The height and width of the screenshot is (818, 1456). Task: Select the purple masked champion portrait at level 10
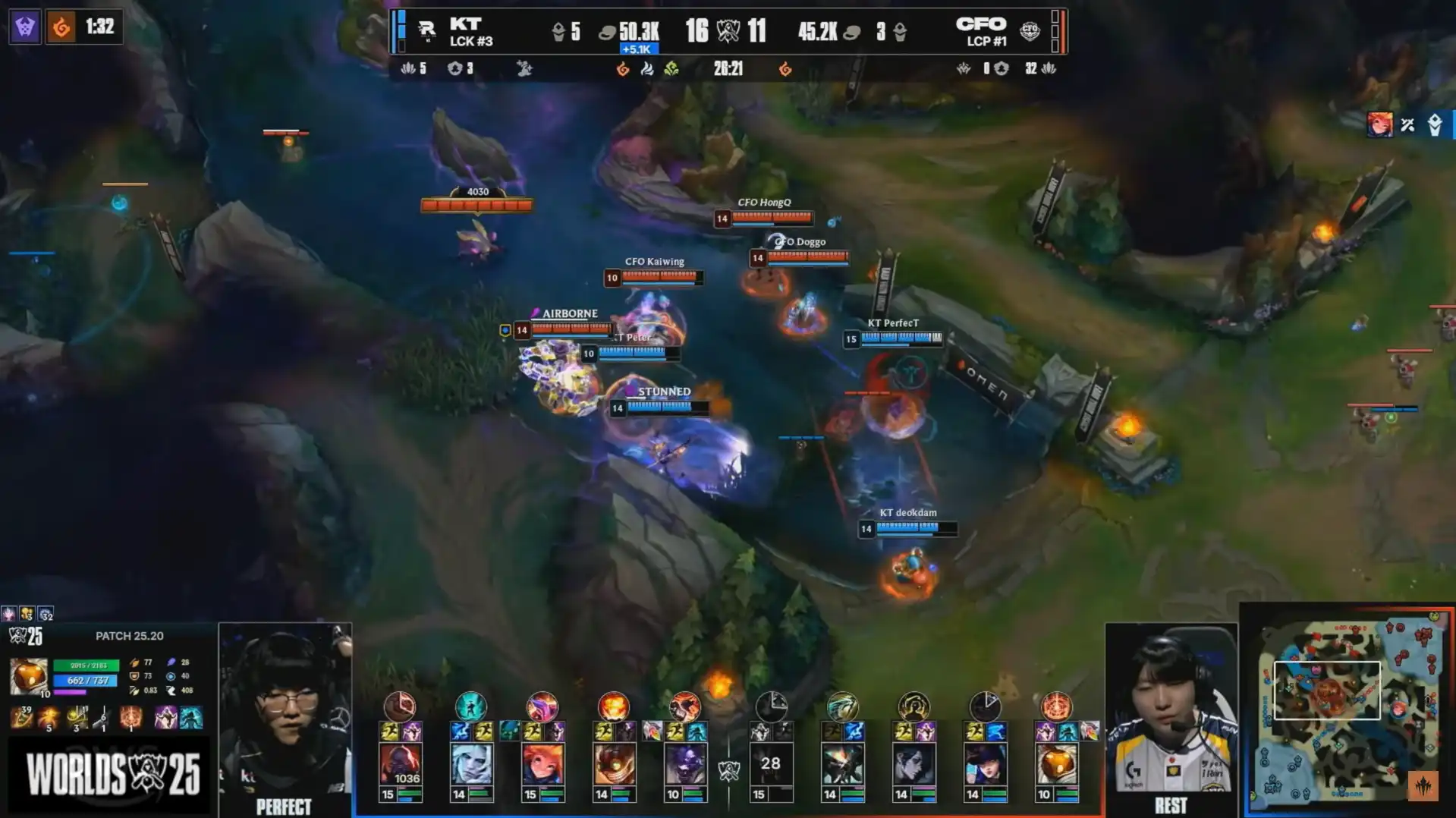pos(685,763)
